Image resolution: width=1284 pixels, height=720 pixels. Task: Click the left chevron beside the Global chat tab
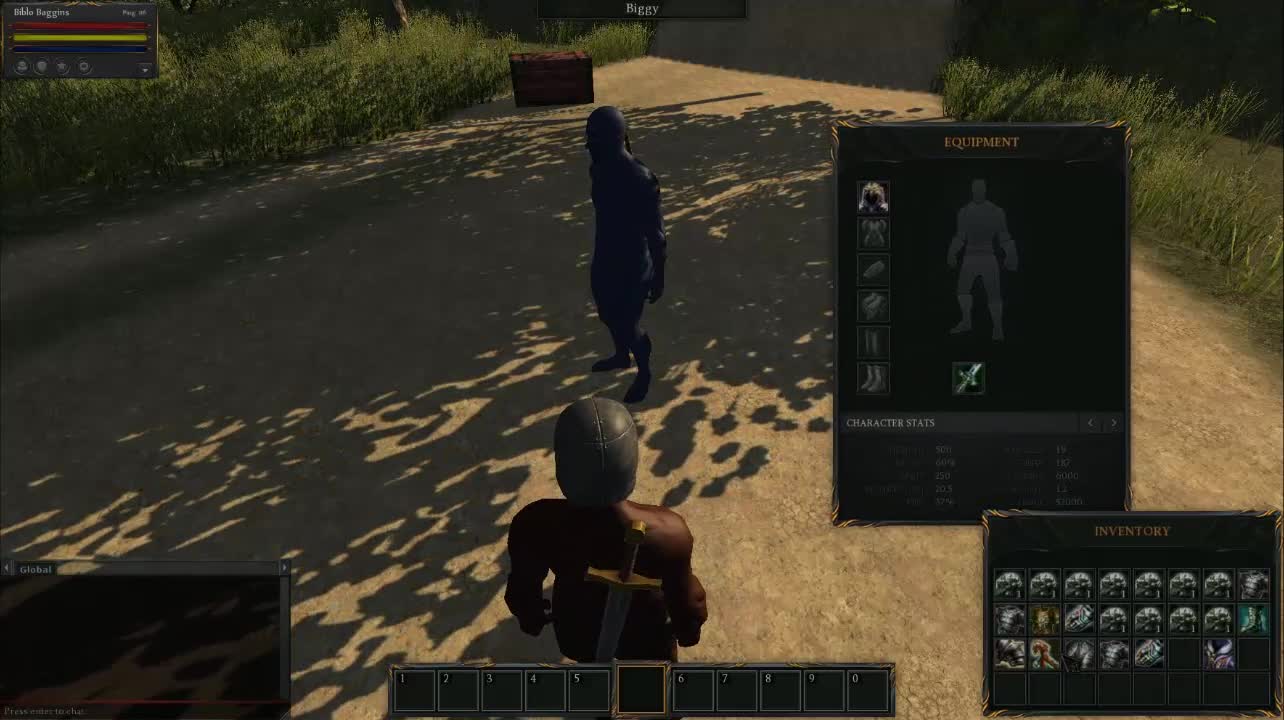point(6,568)
